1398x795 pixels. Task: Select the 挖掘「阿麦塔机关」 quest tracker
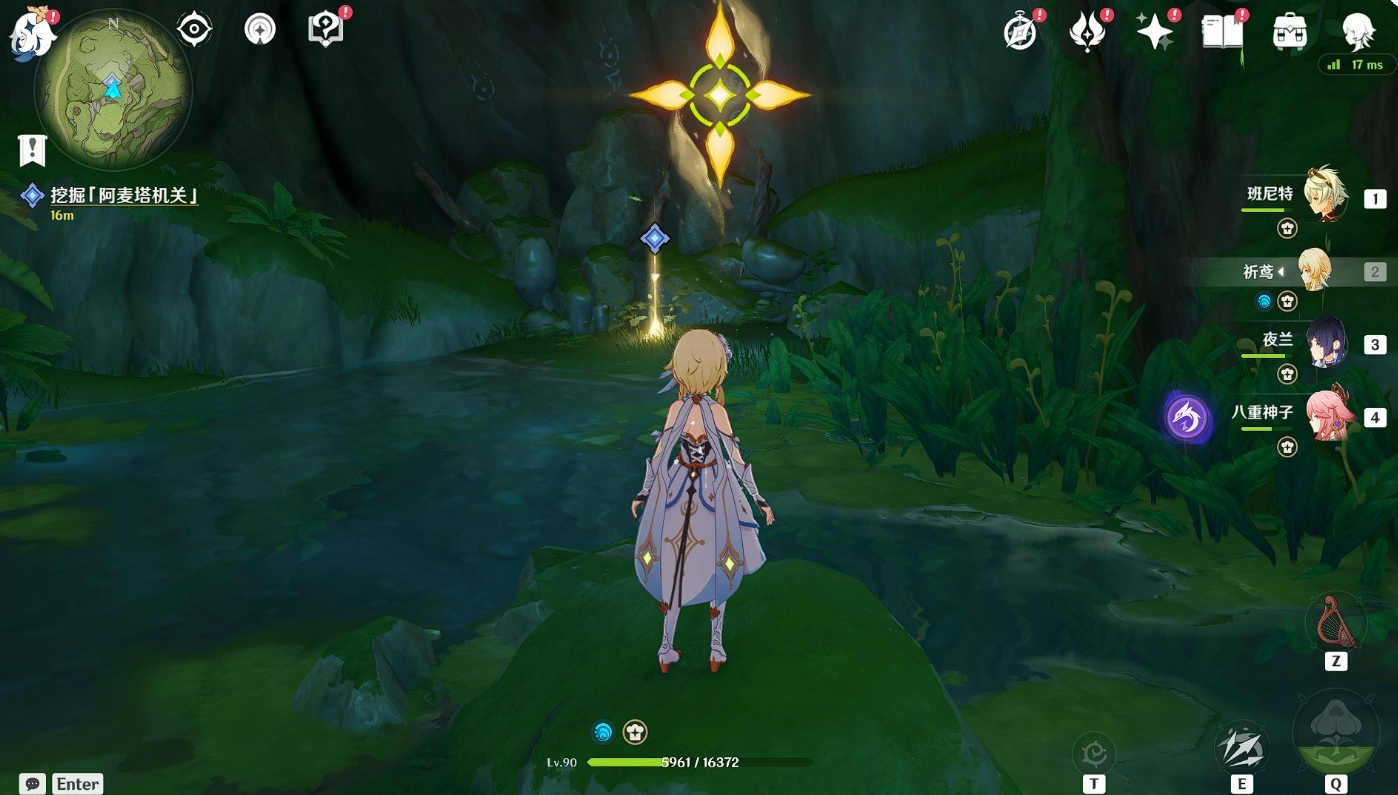pos(124,196)
